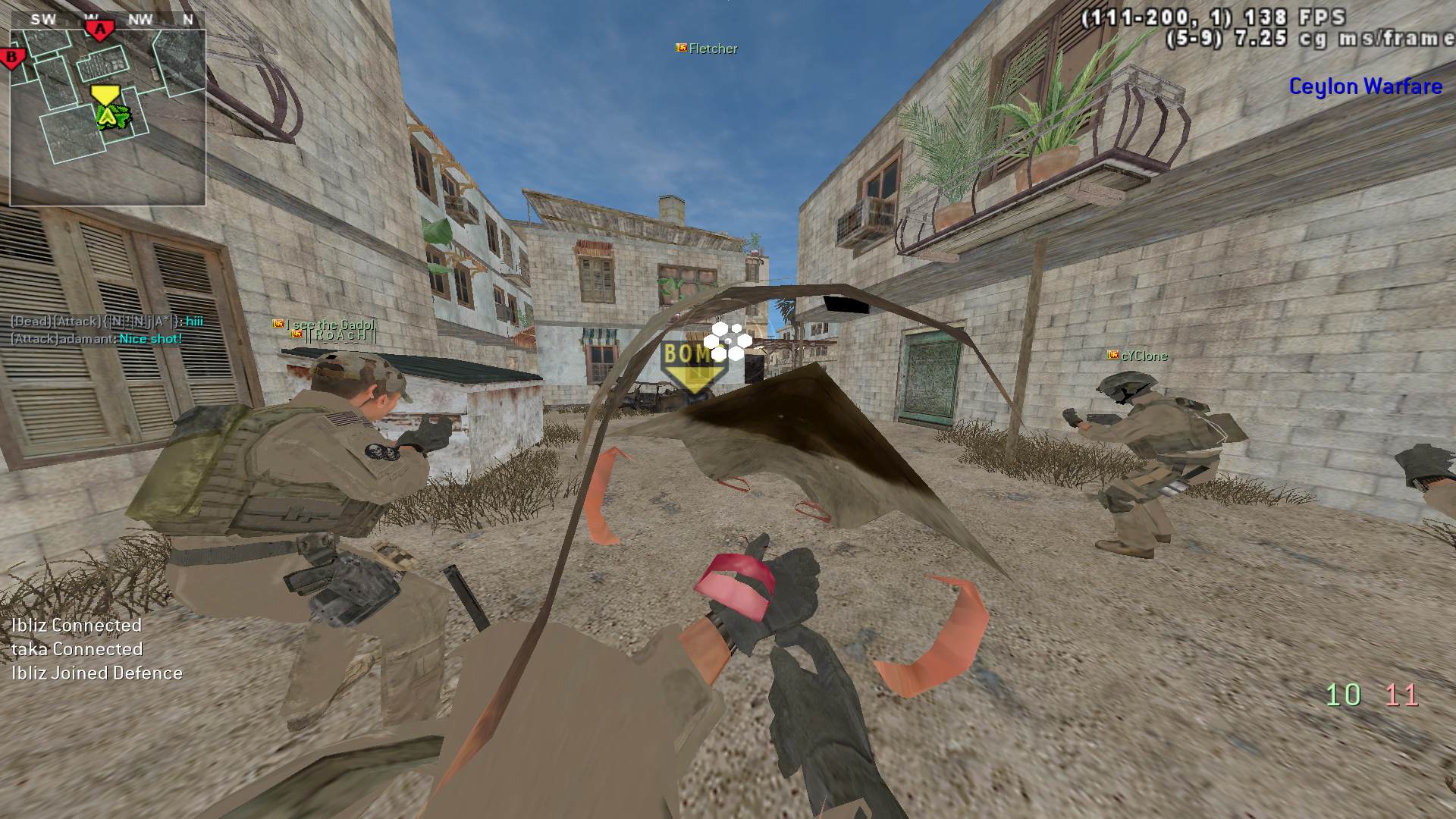This screenshot has width=1456, height=819.
Task: Select the red A objective marker on minimap
Action: tap(99, 30)
